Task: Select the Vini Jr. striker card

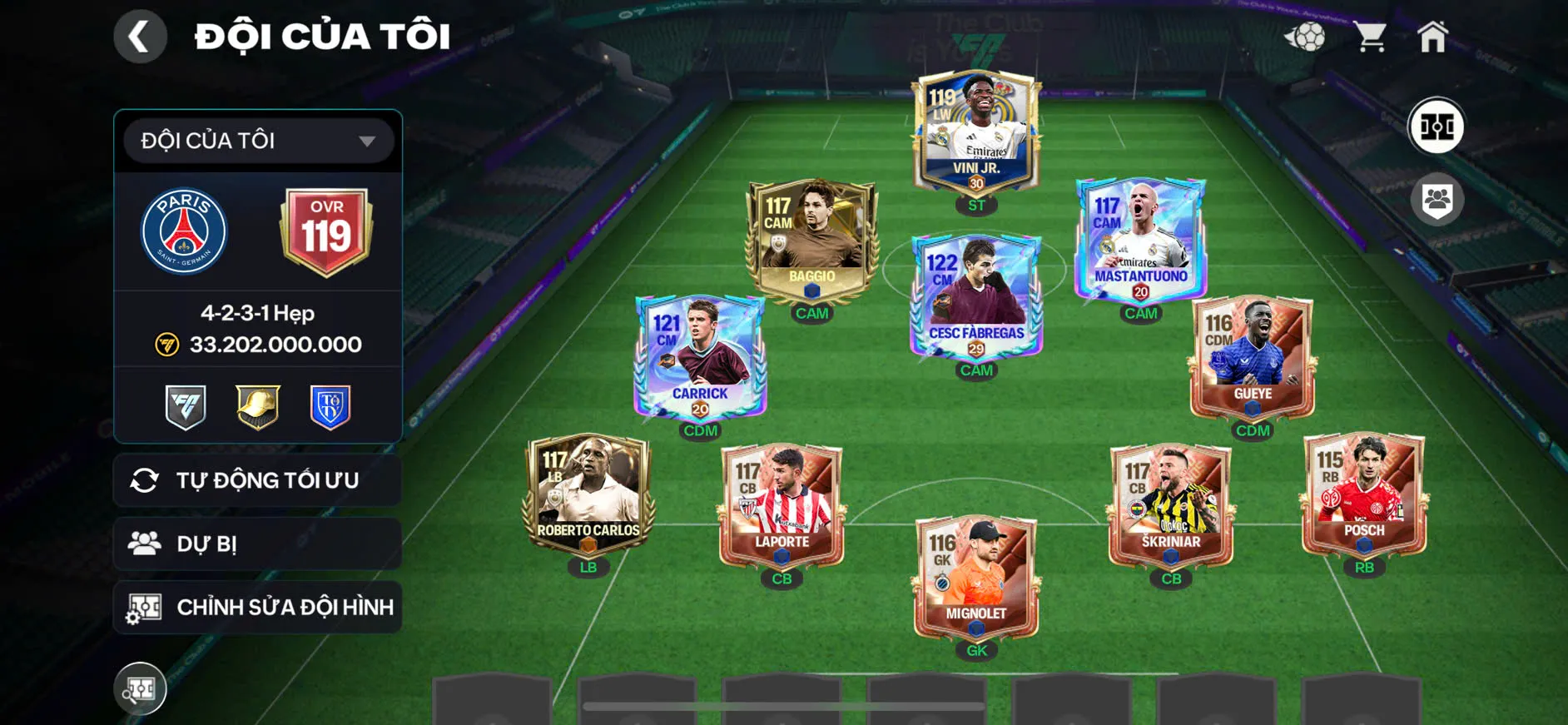Action: 976,133
